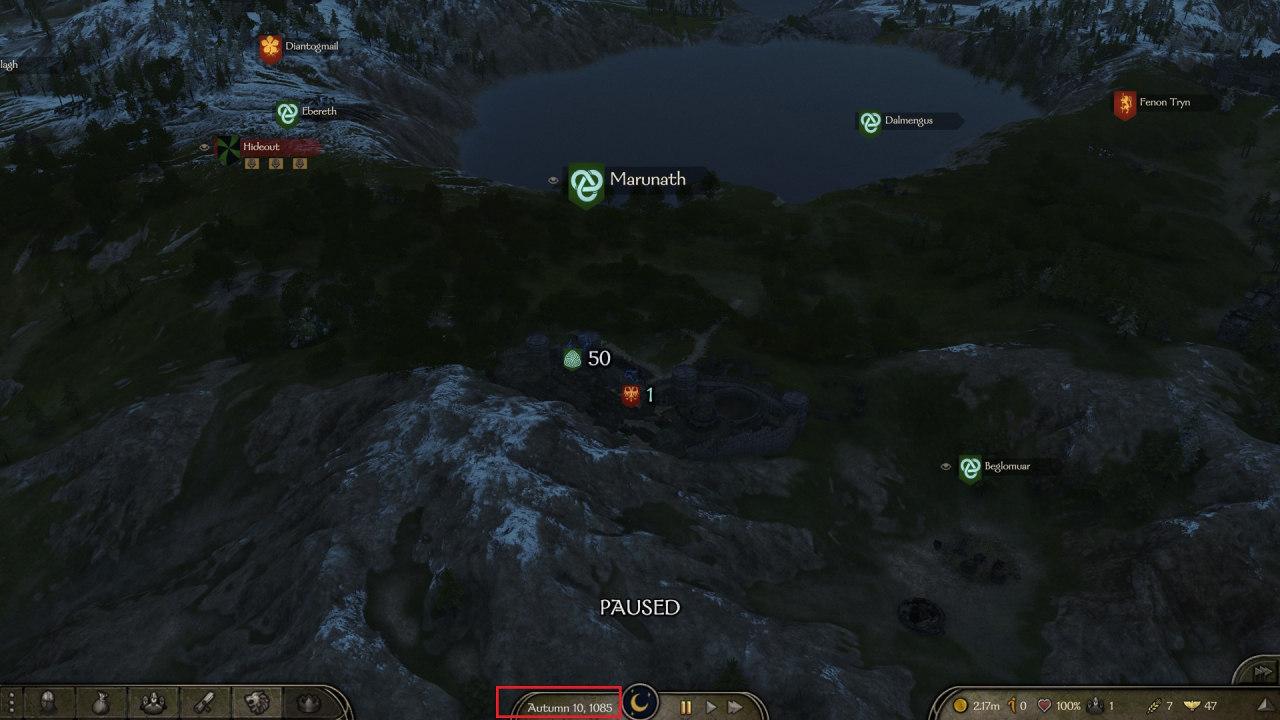Open the clan screen wolf icon
This screenshot has width=1280, height=720.
[258, 704]
